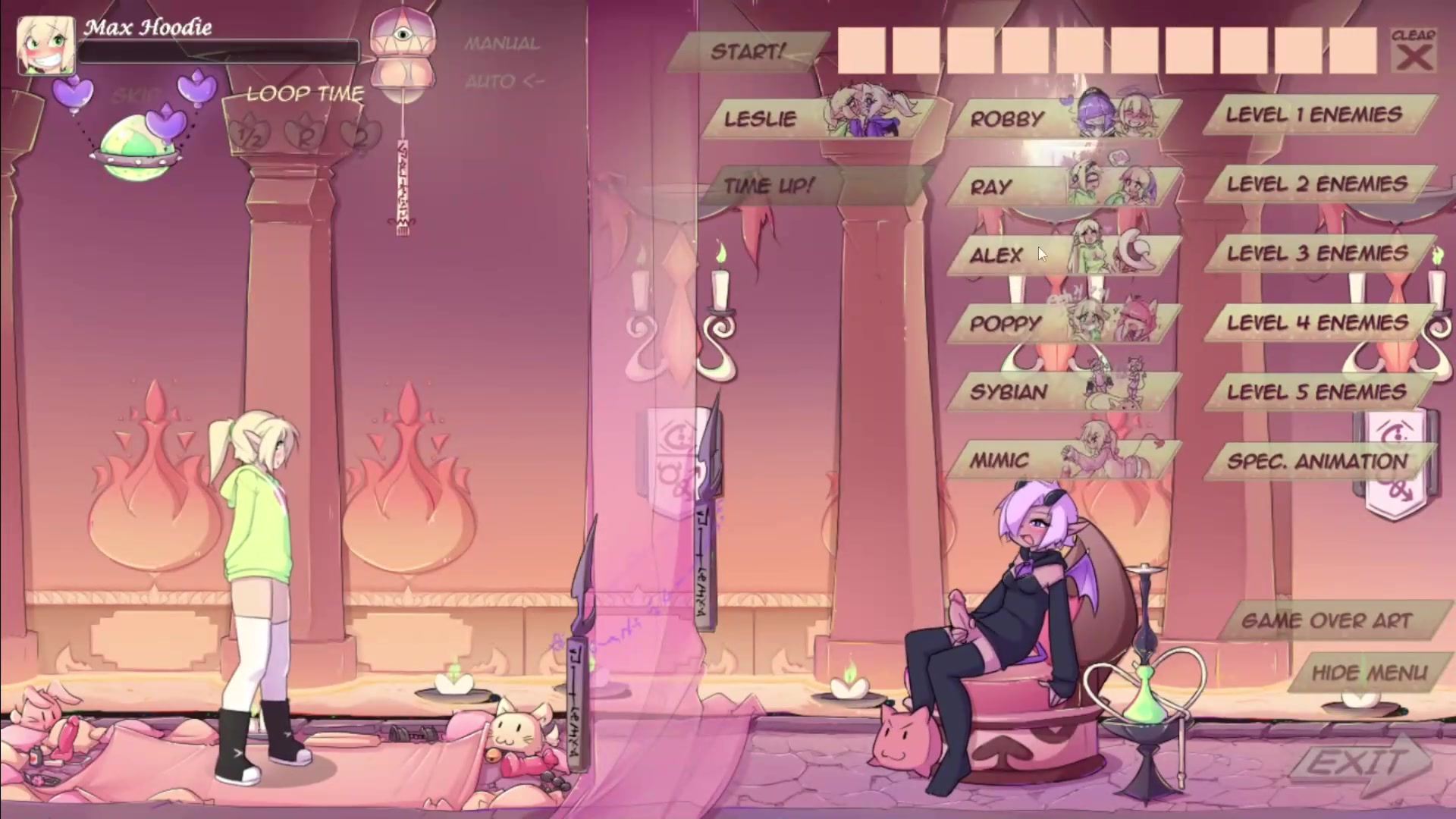The width and height of the screenshot is (1456, 819).
Task: Click the START! button
Action: click(x=747, y=52)
